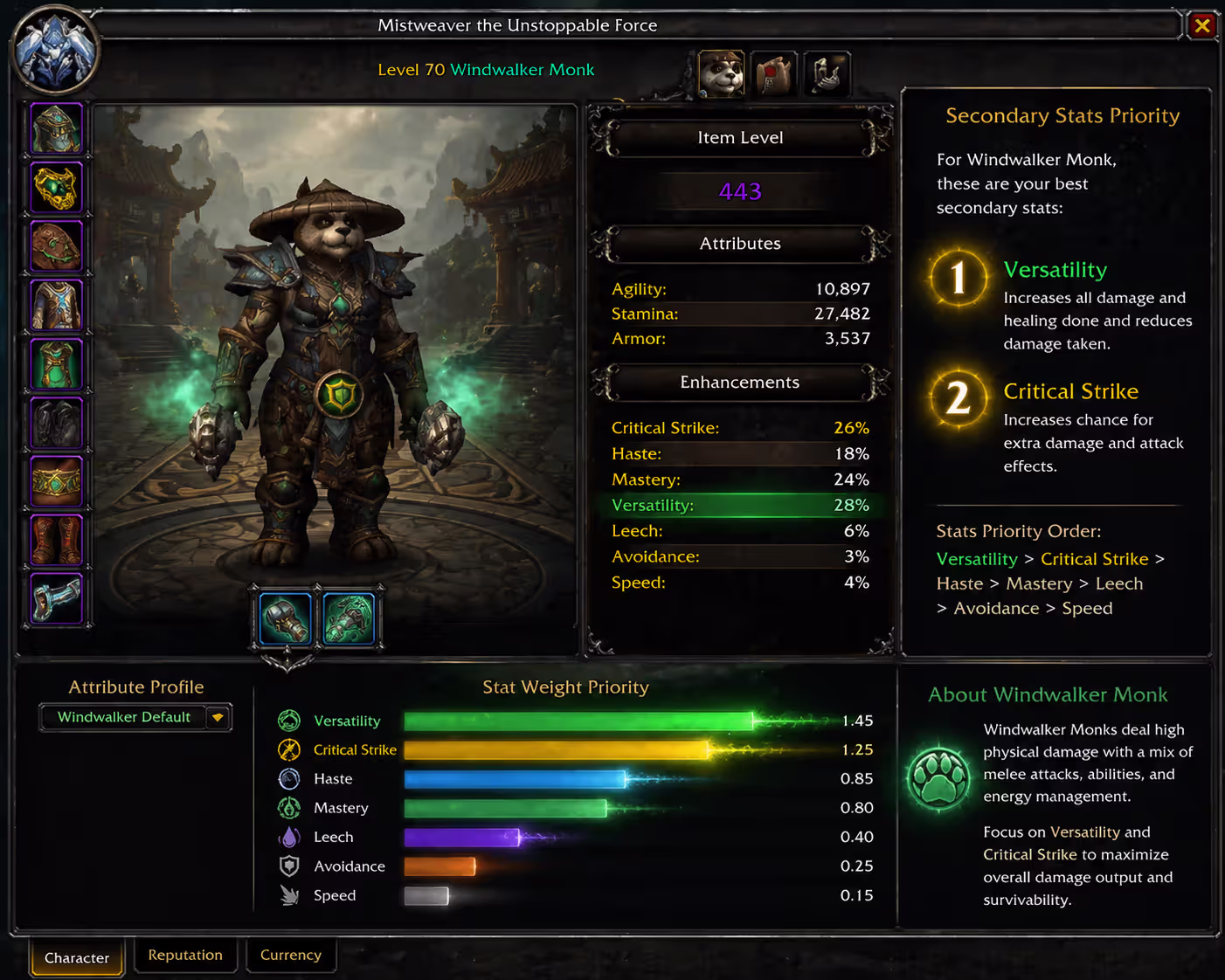
Task: Switch to the Reputation tab
Action: point(185,955)
